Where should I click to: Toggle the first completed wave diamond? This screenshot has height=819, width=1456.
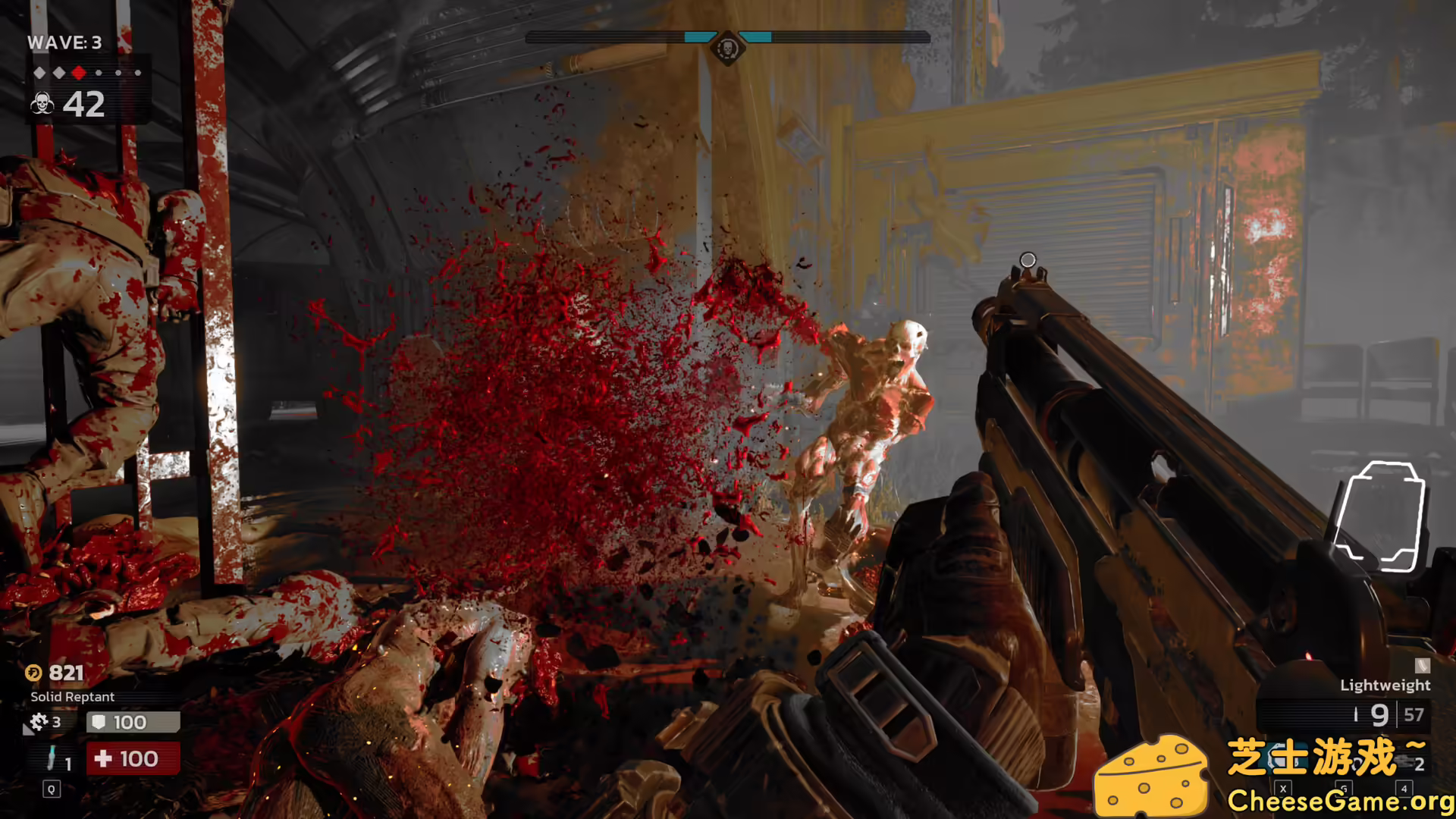40,73
